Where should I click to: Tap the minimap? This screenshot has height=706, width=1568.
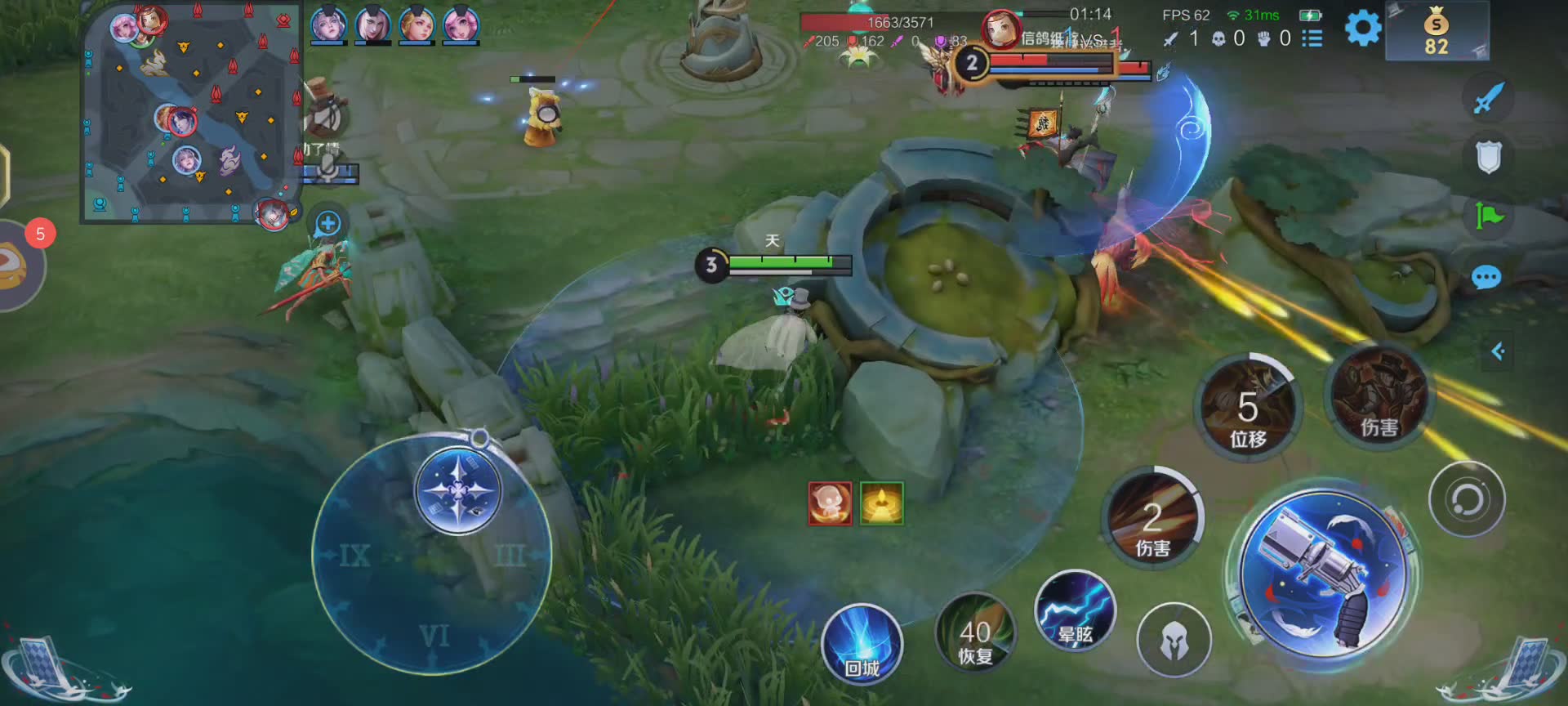(x=190, y=113)
